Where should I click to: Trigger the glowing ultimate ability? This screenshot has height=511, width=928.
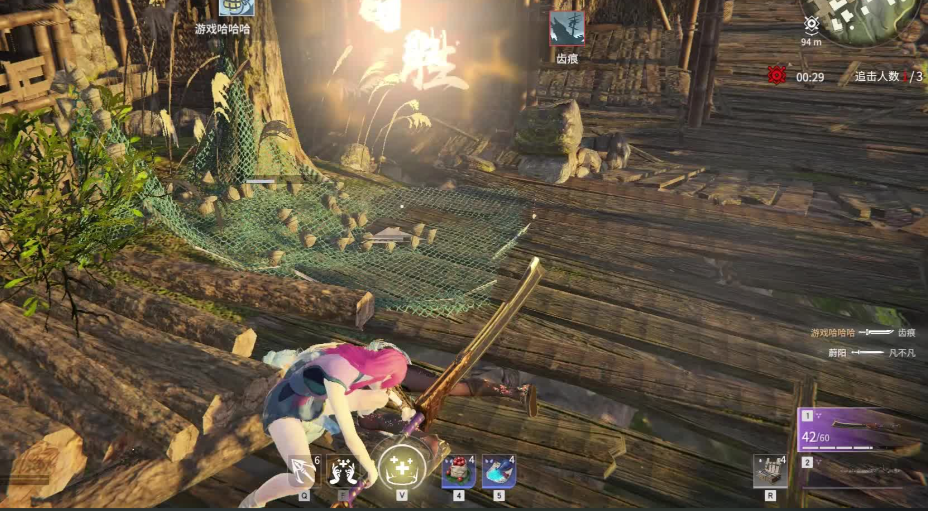(x=401, y=468)
